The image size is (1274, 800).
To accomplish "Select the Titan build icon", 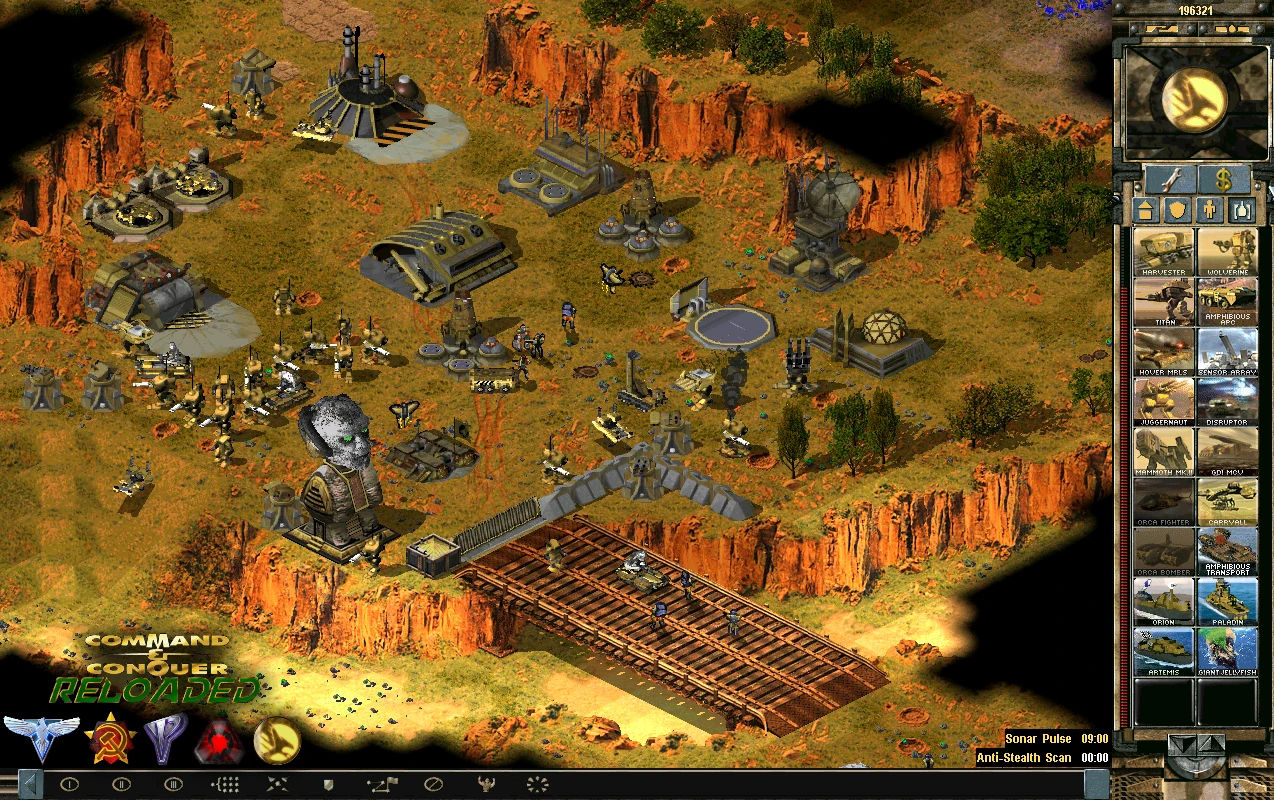I will click(x=1164, y=302).
